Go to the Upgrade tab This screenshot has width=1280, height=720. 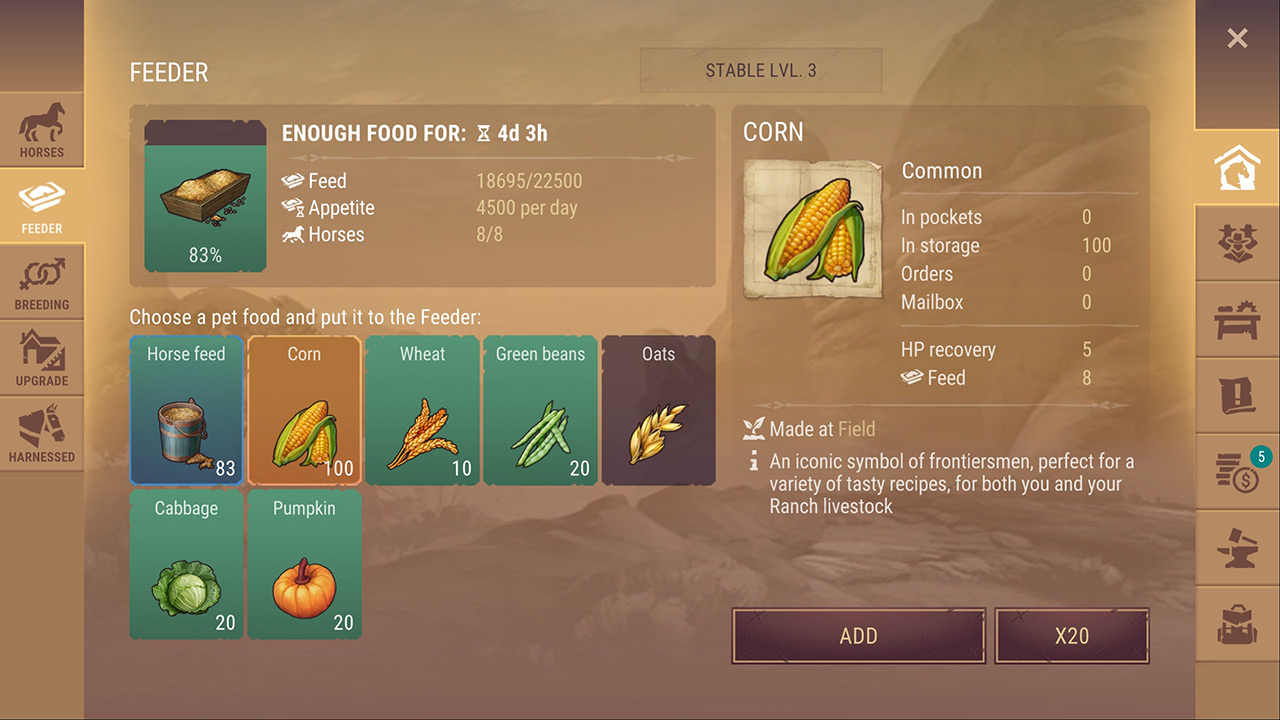pyautogui.click(x=42, y=358)
